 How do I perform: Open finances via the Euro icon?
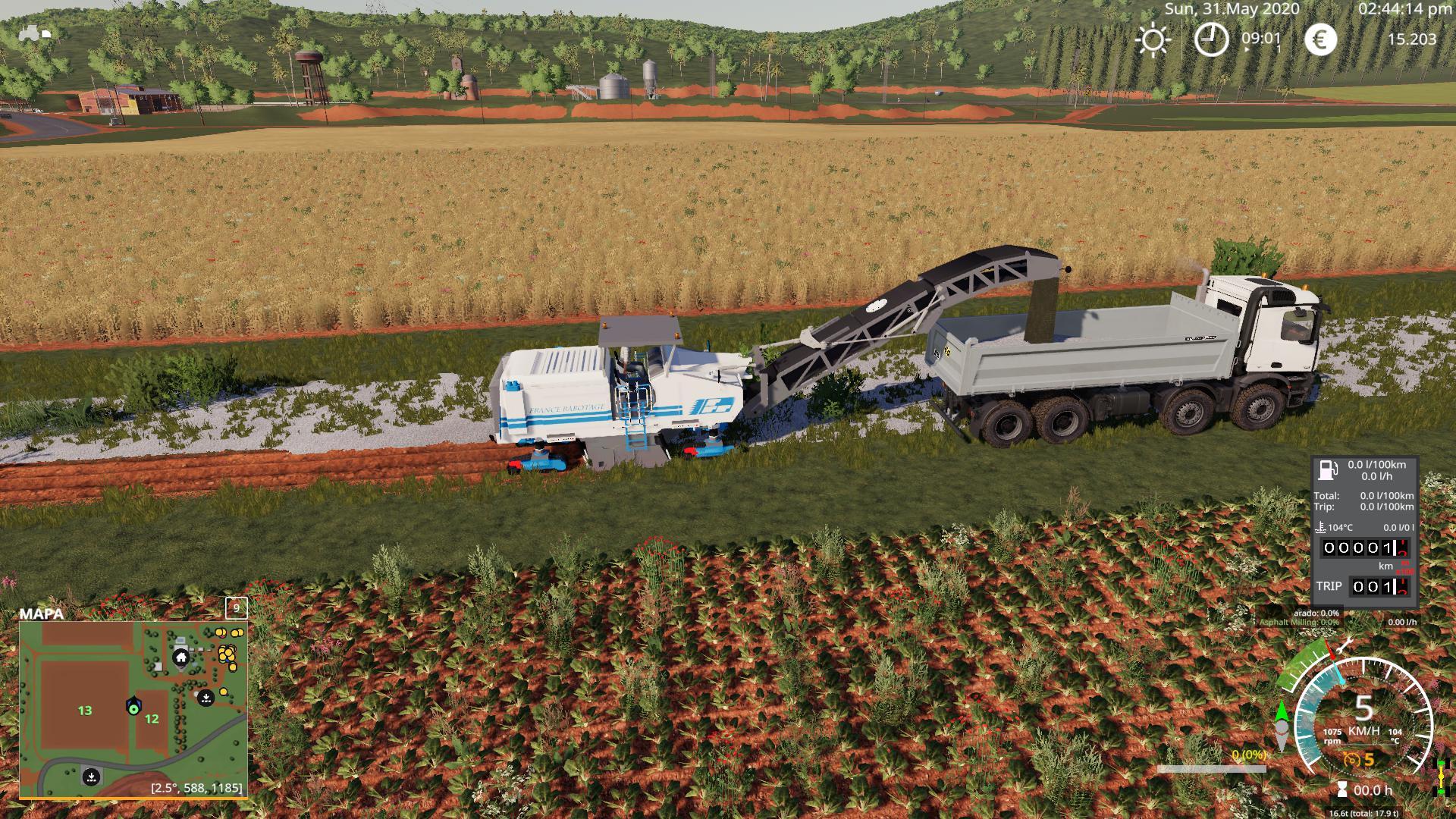[x=1320, y=39]
